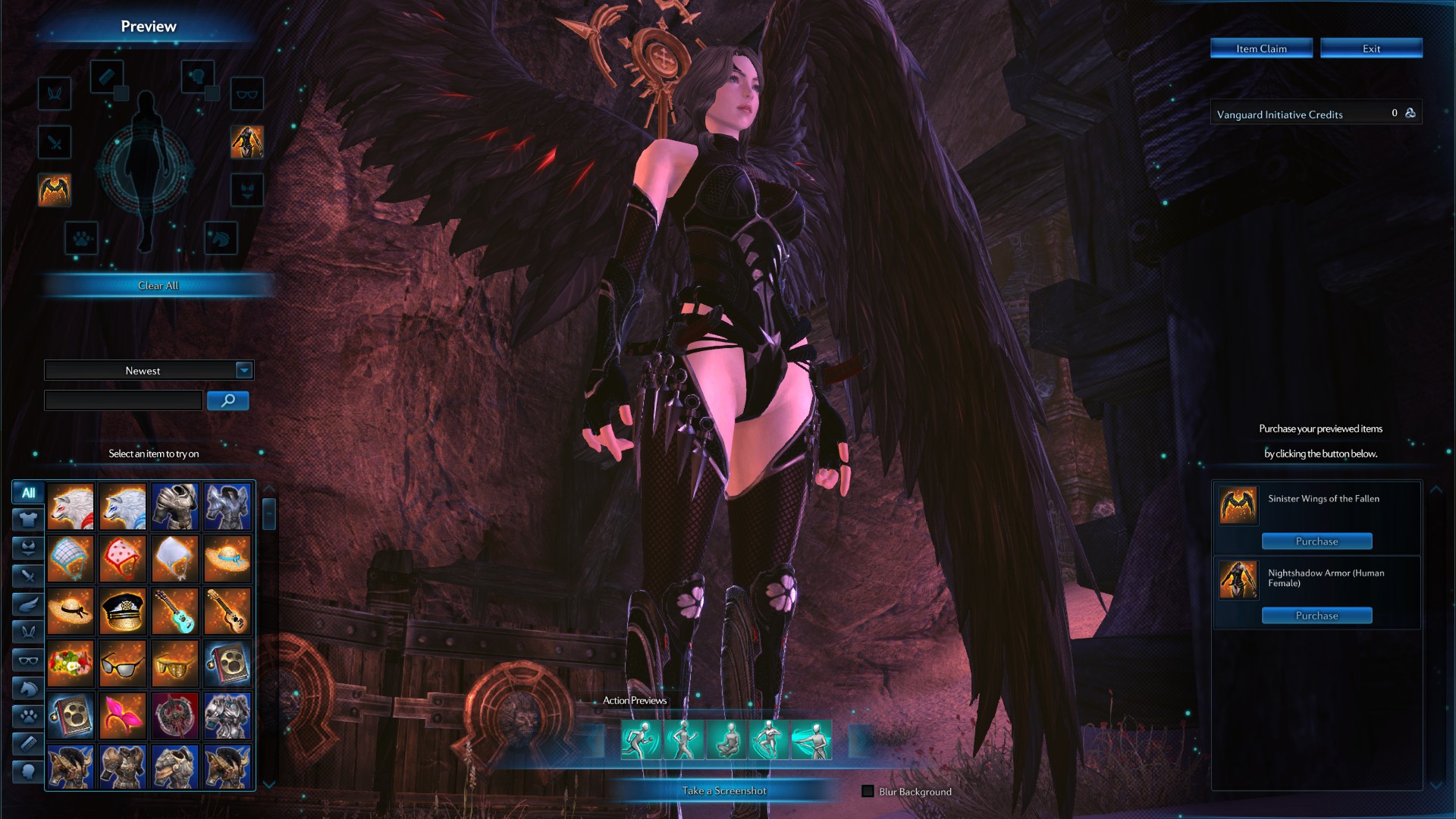Image resolution: width=1456 pixels, height=819 pixels.
Task: Click the item search text field
Action: (x=123, y=400)
